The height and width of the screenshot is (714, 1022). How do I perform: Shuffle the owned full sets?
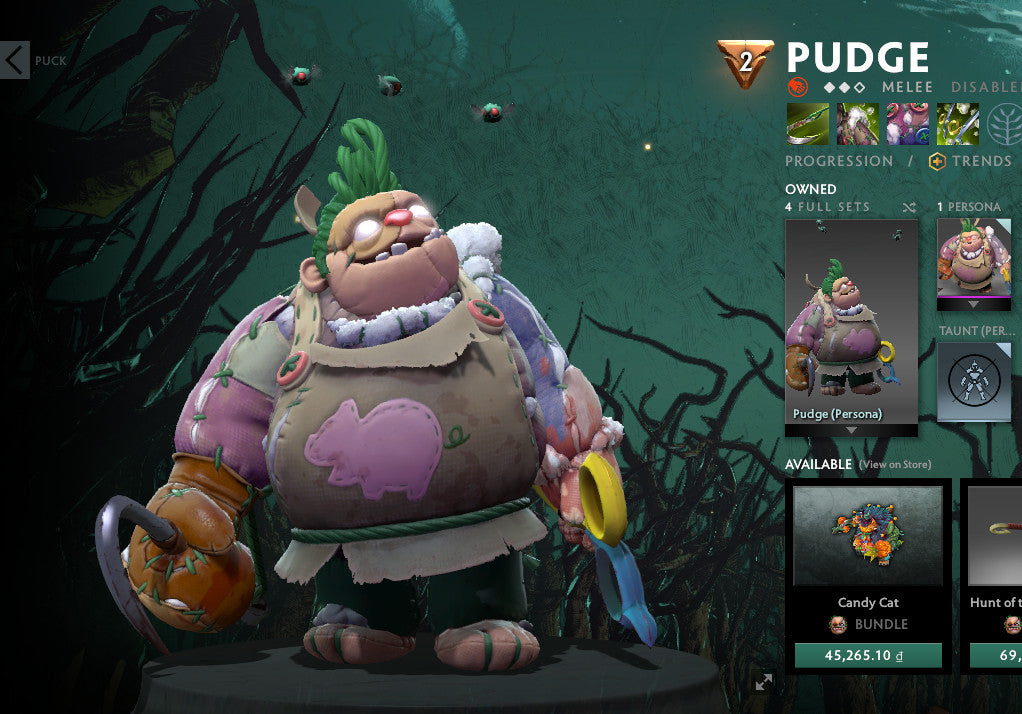[x=908, y=207]
